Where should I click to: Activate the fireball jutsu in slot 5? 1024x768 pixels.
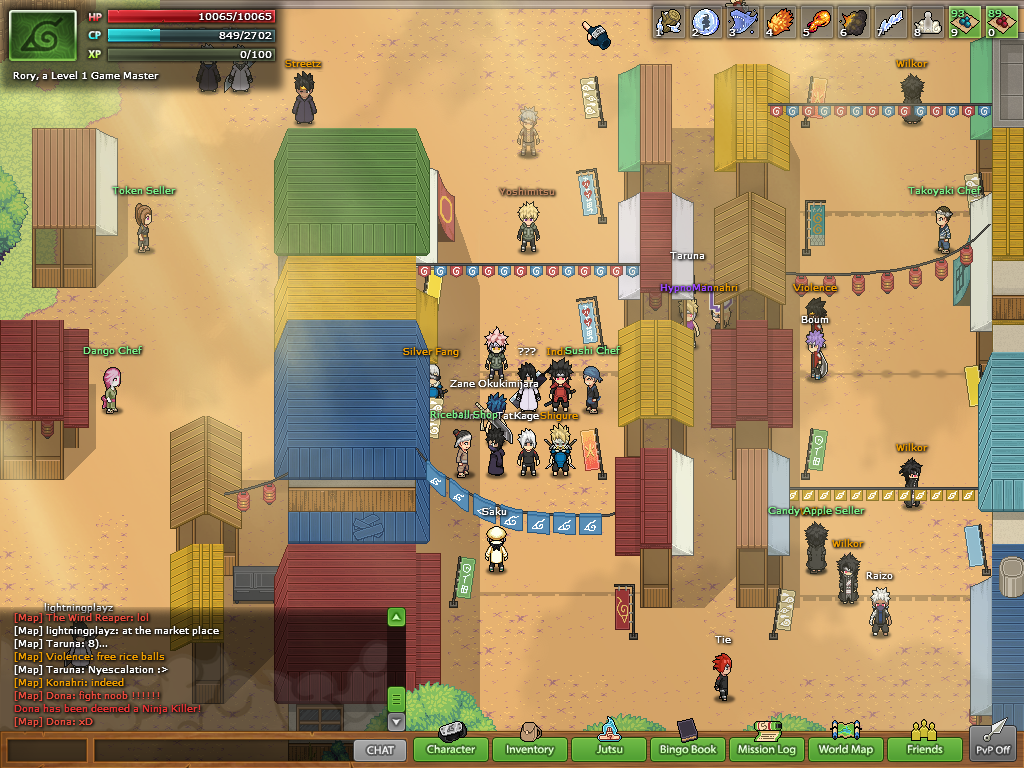point(818,22)
